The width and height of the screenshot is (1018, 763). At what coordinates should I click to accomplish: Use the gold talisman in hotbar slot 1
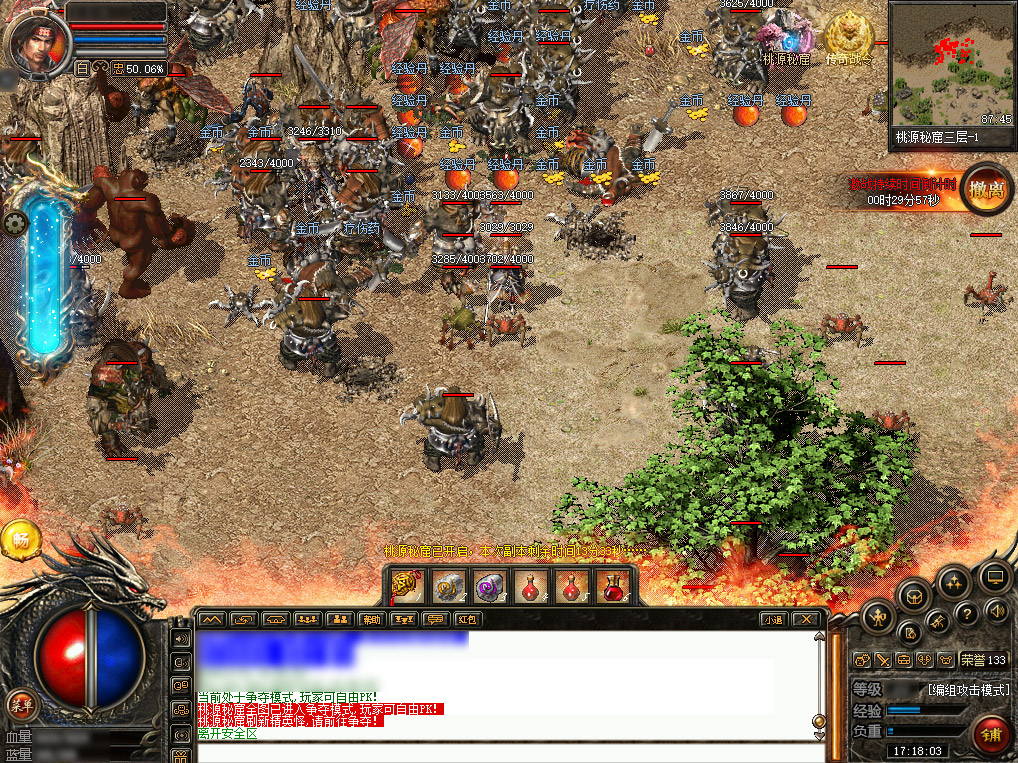[405, 586]
